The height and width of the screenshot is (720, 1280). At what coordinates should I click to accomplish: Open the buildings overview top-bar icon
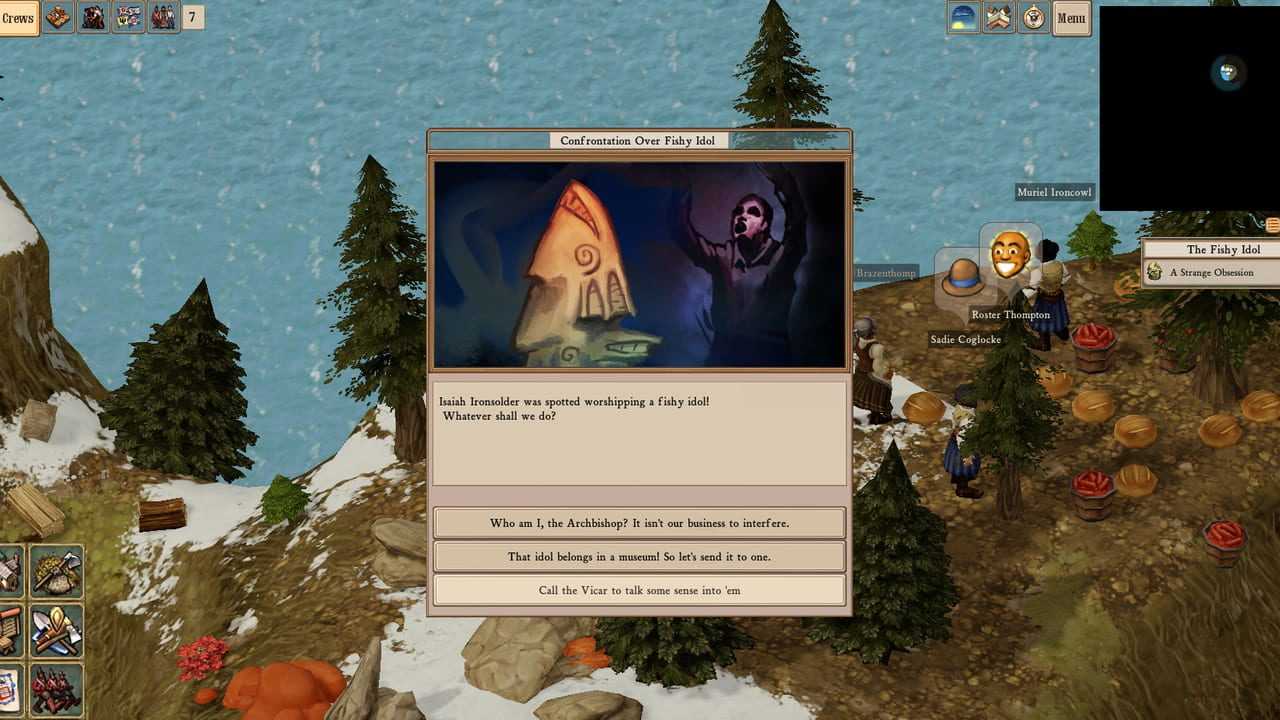59,18
